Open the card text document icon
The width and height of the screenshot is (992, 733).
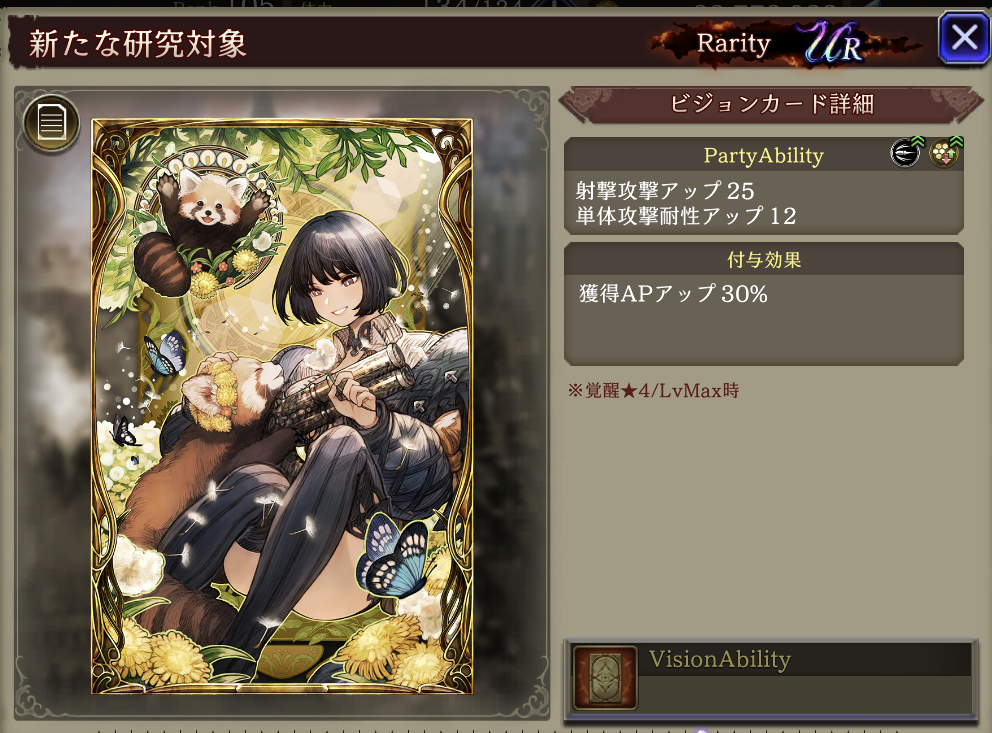[51, 123]
